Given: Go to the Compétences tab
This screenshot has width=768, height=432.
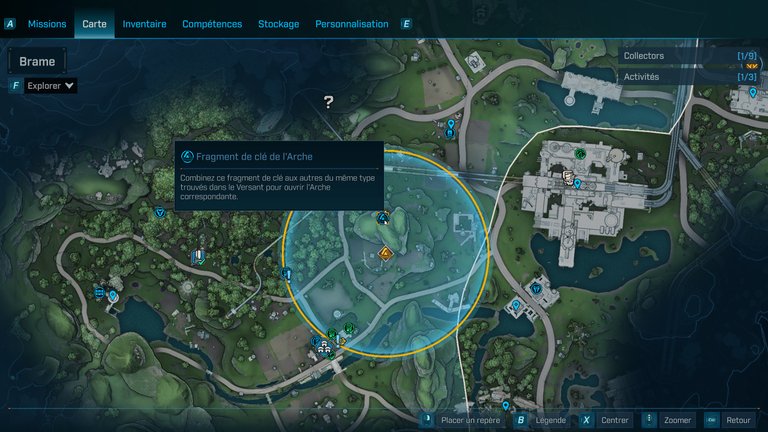Looking at the screenshot, I should 212,24.
